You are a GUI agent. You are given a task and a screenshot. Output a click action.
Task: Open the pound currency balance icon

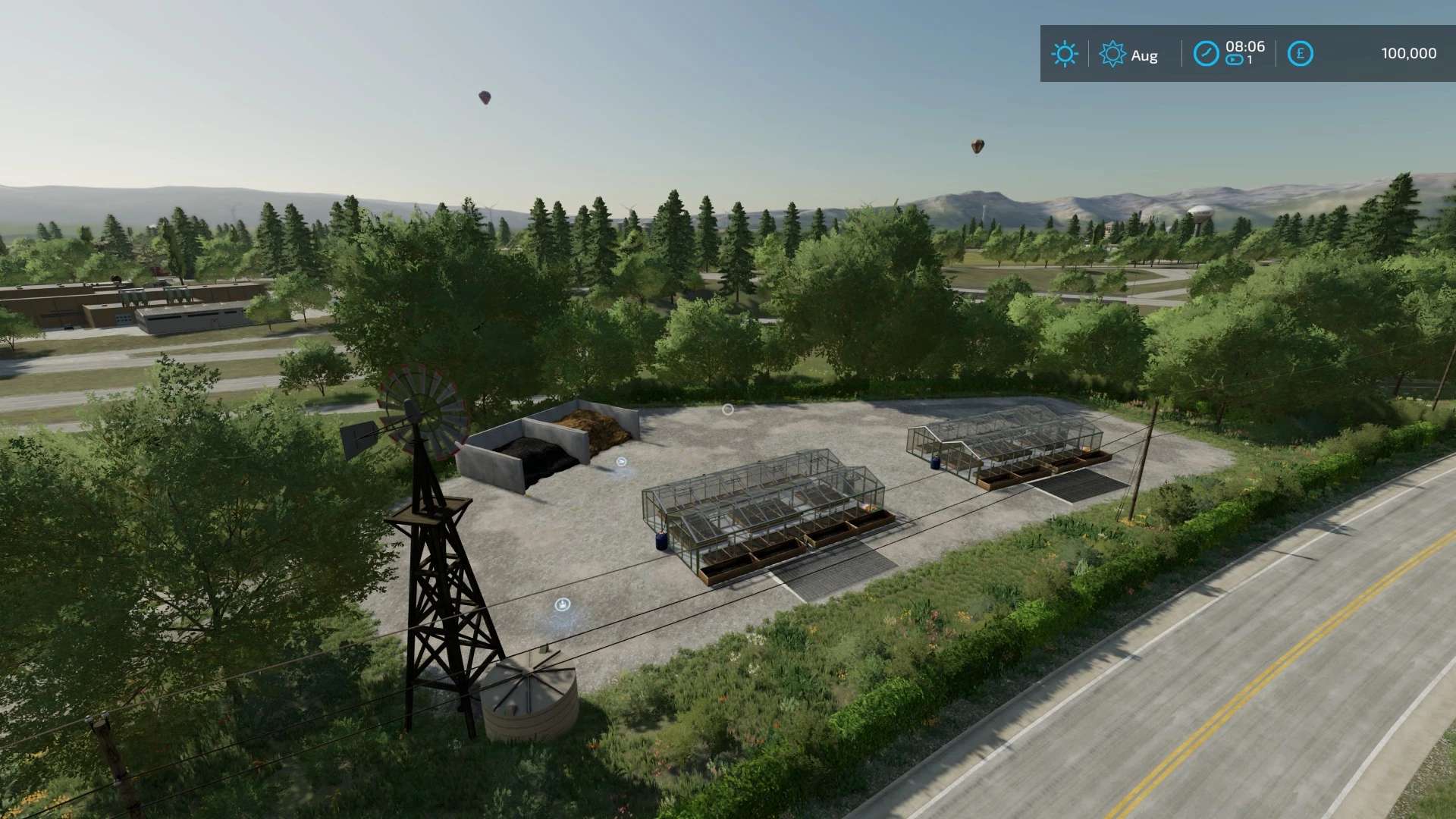(1300, 54)
